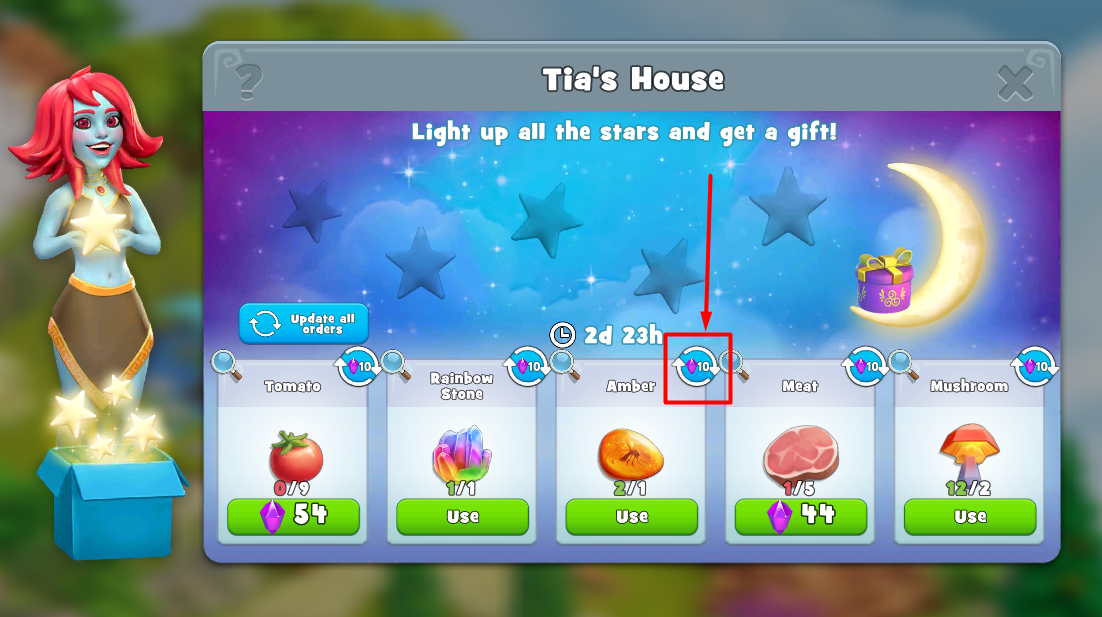Image resolution: width=1102 pixels, height=617 pixels.
Task: Buy missing Tomato for 54 gems
Action: pyautogui.click(x=293, y=516)
